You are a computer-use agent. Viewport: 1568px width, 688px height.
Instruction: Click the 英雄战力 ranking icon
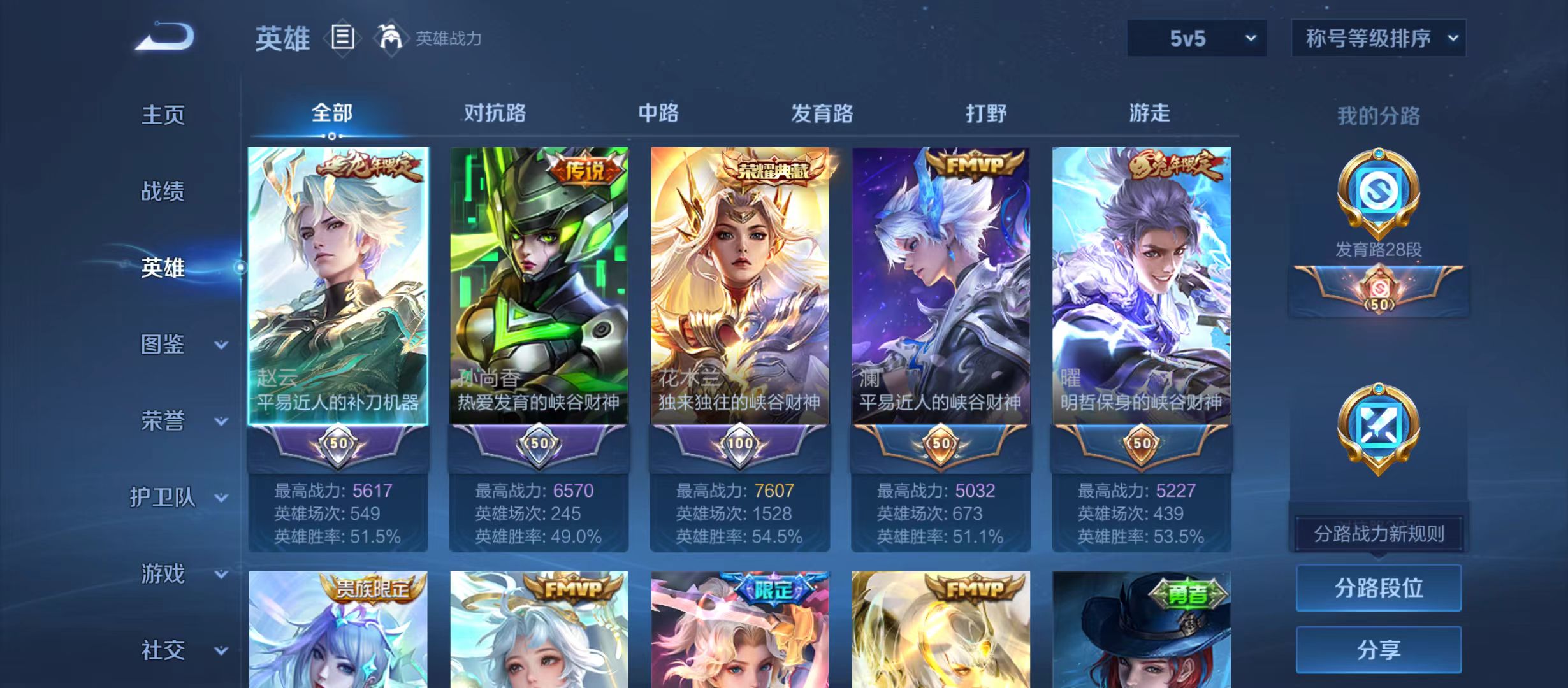point(391,37)
